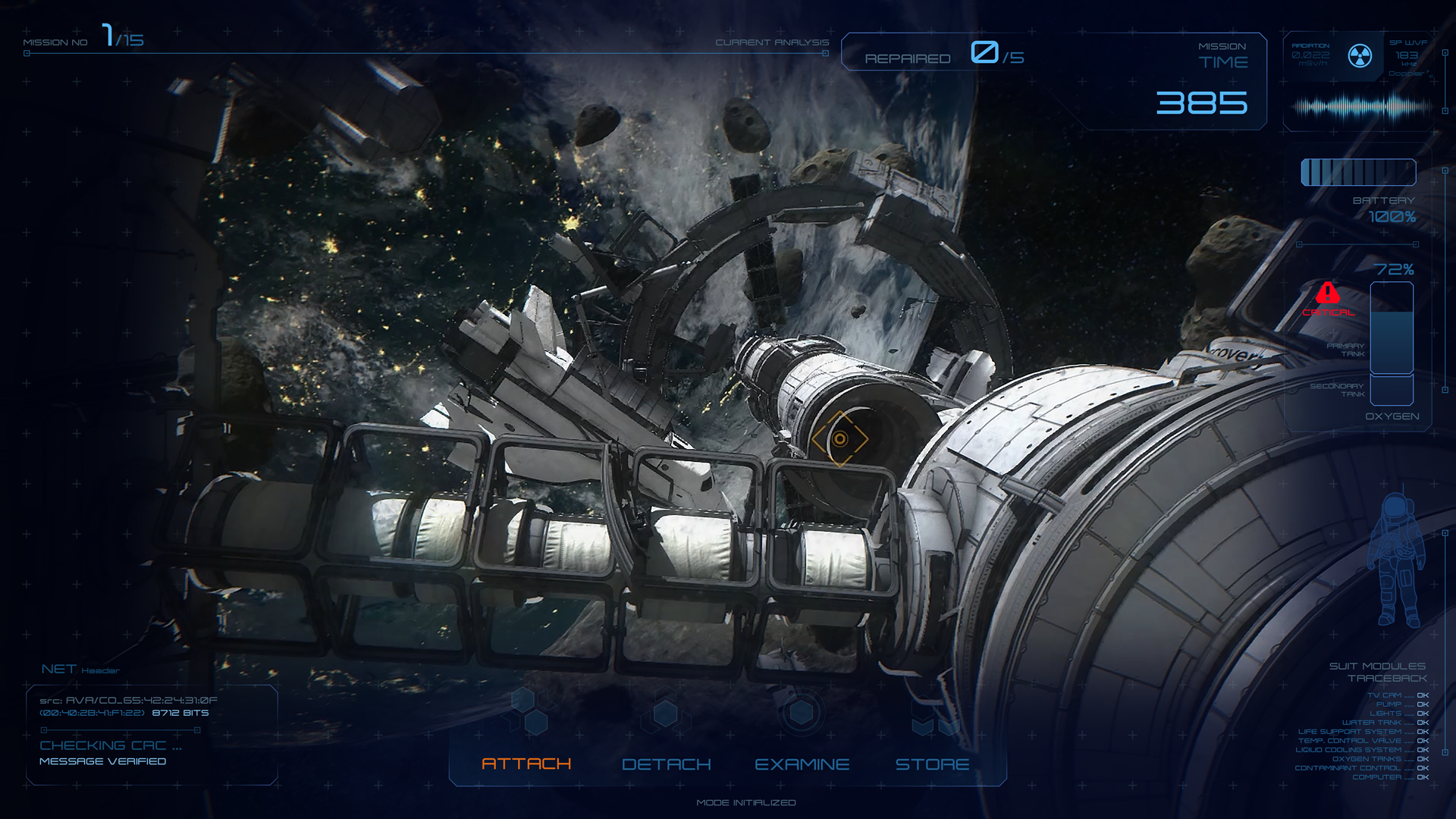The image size is (1456, 819).
Task: Click the radiation hazard icon
Action: tap(1360, 55)
